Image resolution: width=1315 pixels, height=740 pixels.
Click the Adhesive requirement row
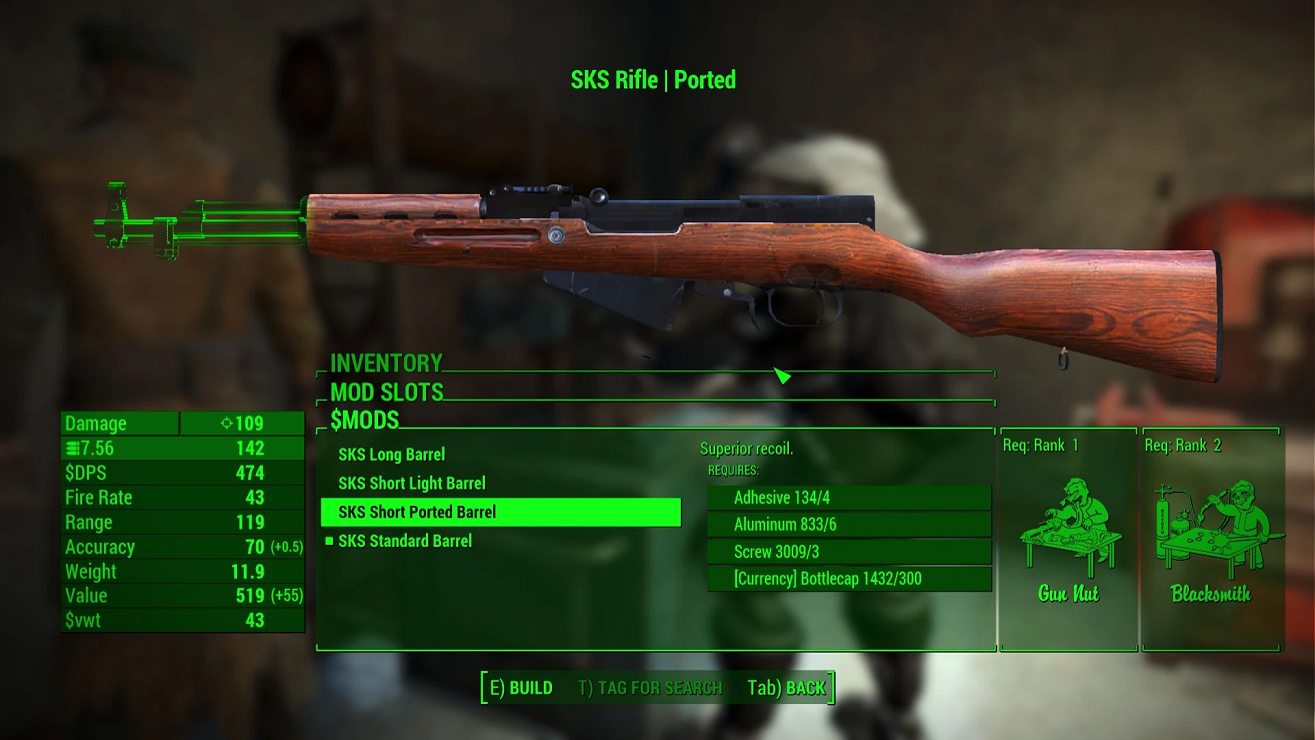click(x=849, y=498)
